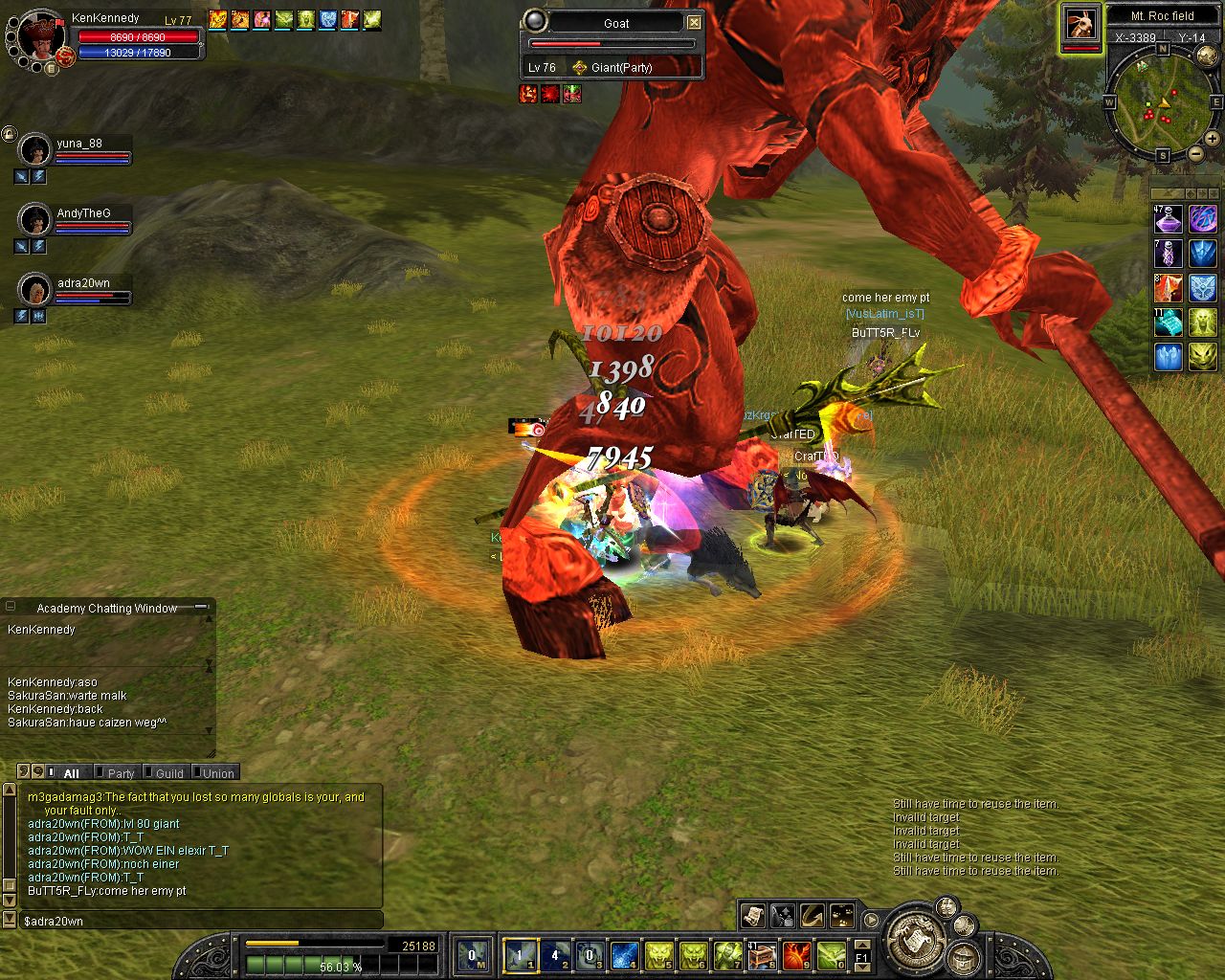Switch chat to the Guild tab
The width and height of the screenshot is (1225, 980).
(169, 773)
